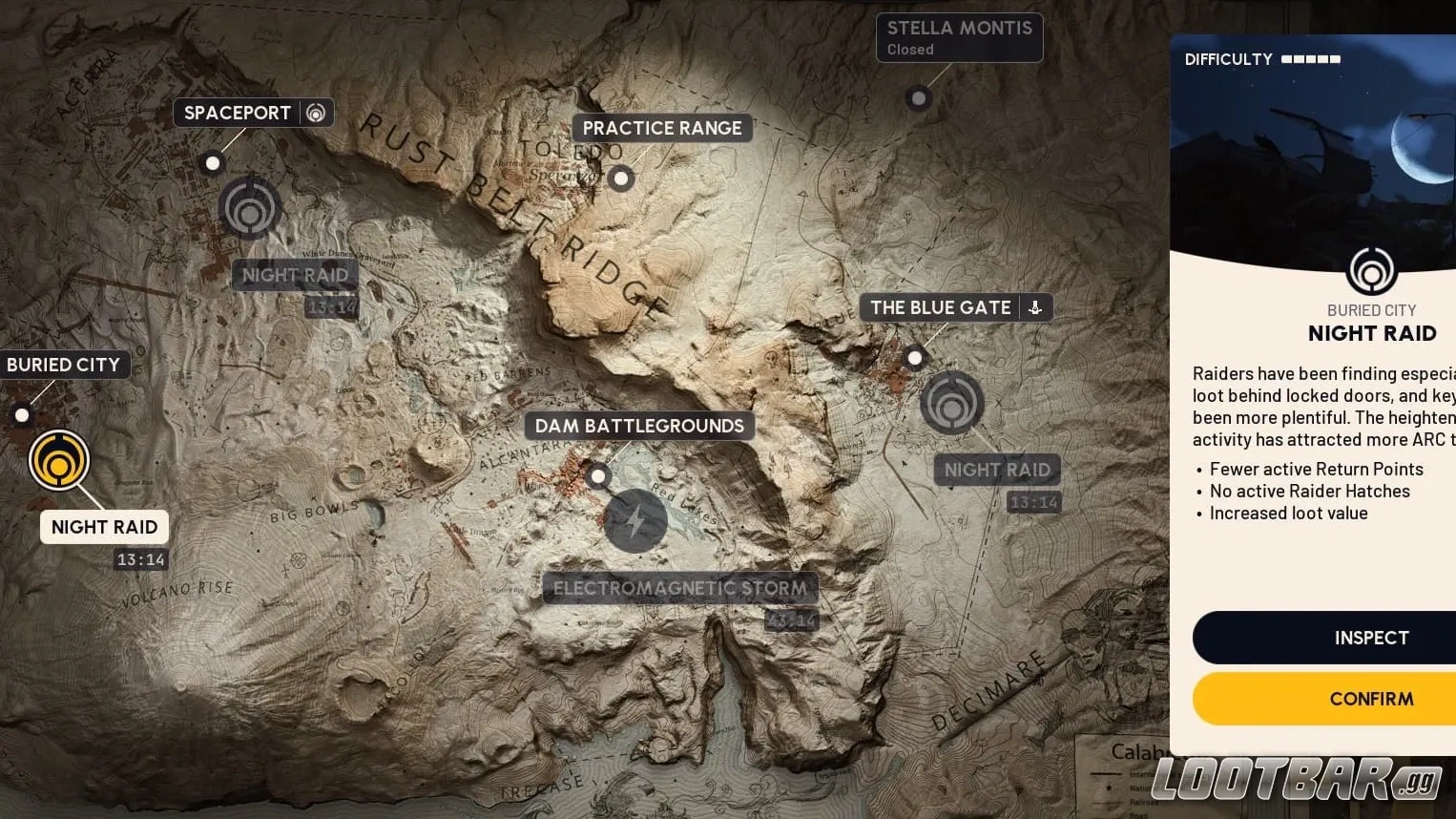
Task: Click the Night Raid spiral icon near The Blue Gate
Action: 951,403
